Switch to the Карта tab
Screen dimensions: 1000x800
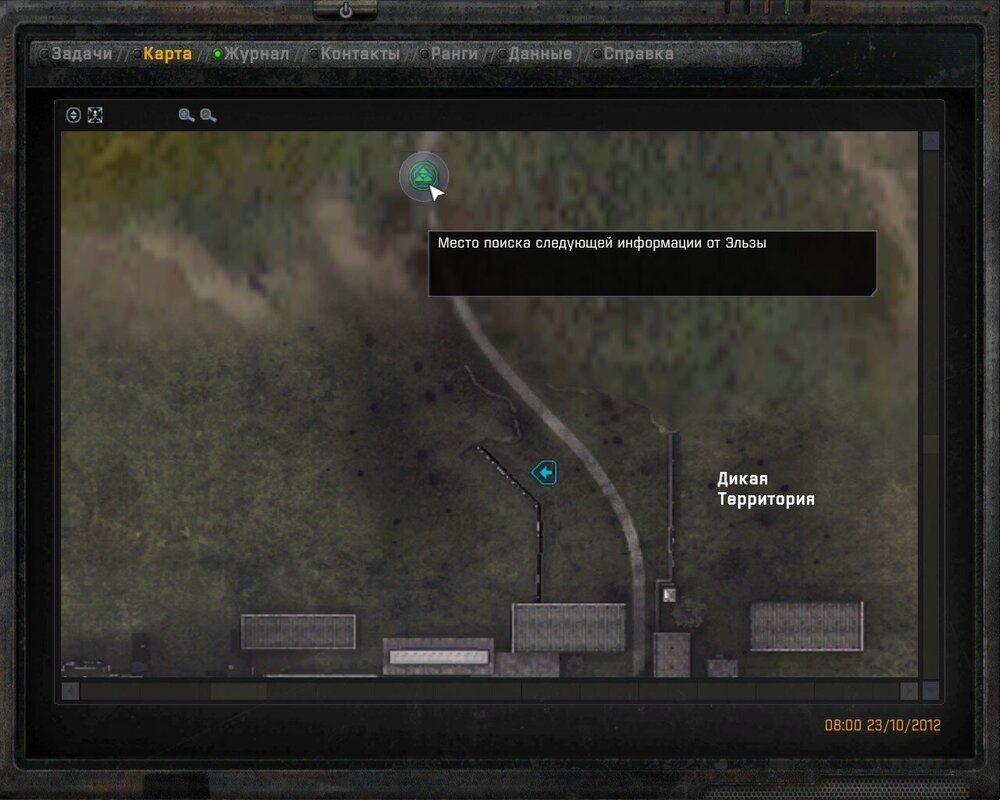point(167,54)
